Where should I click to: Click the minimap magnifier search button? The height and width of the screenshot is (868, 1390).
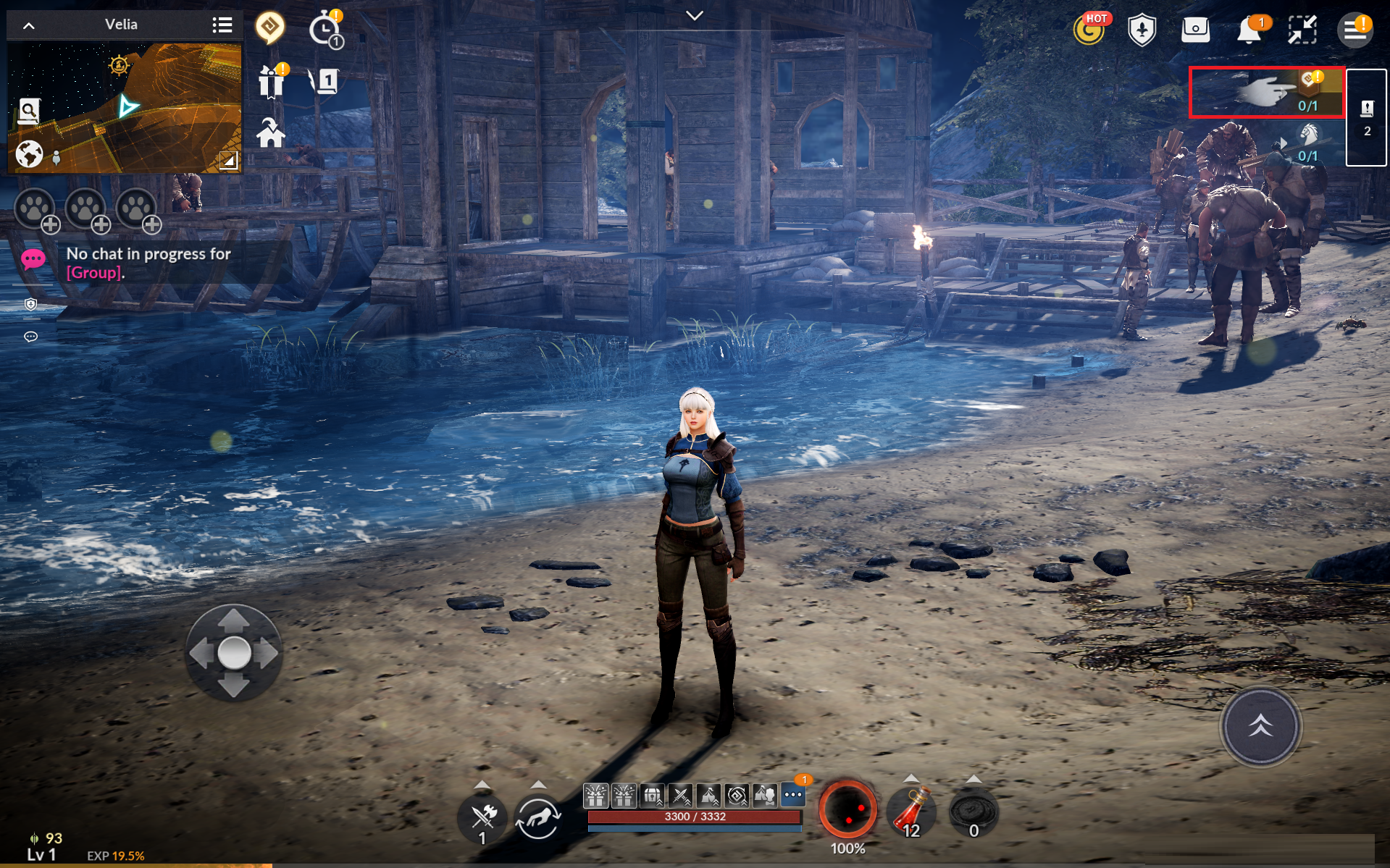[x=28, y=111]
